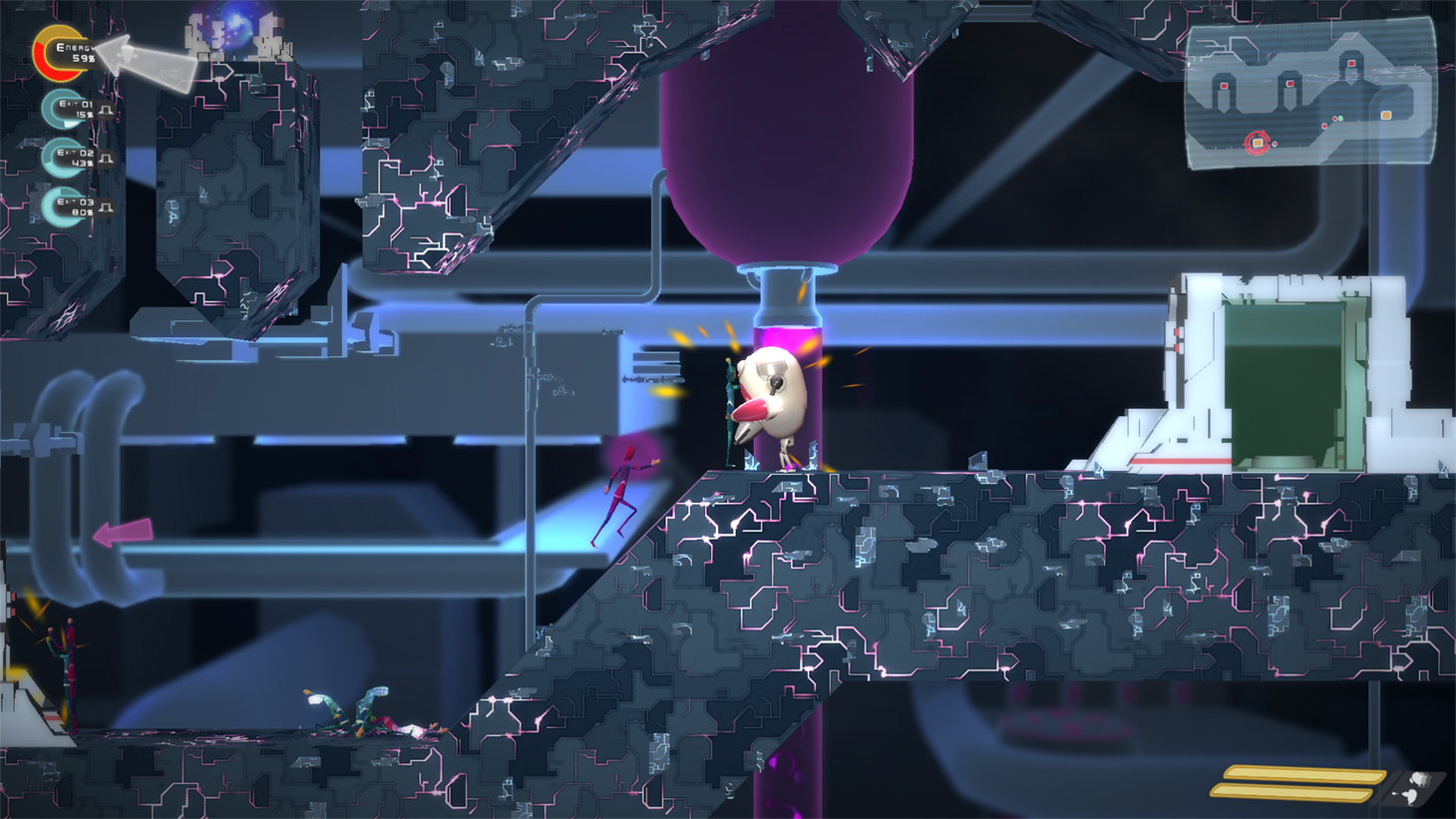Click the green dot marker on minimap
This screenshot has height=819, width=1456.
click(x=1339, y=119)
